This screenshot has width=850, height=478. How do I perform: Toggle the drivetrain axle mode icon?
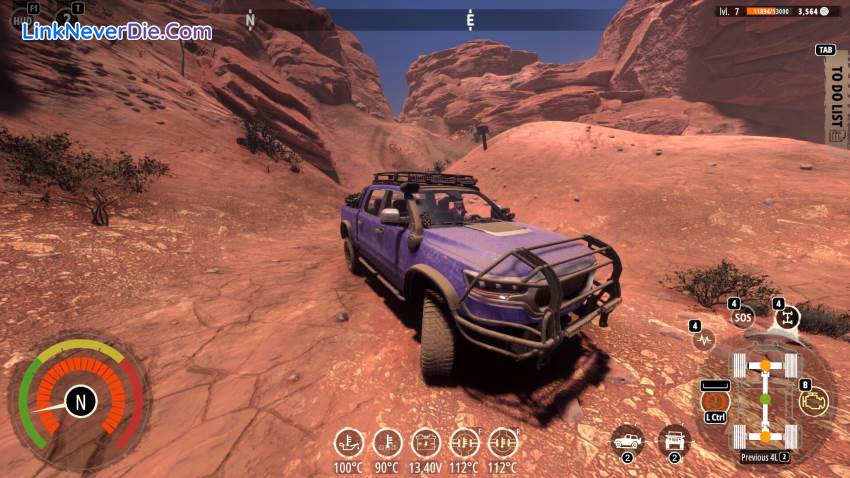point(787,317)
